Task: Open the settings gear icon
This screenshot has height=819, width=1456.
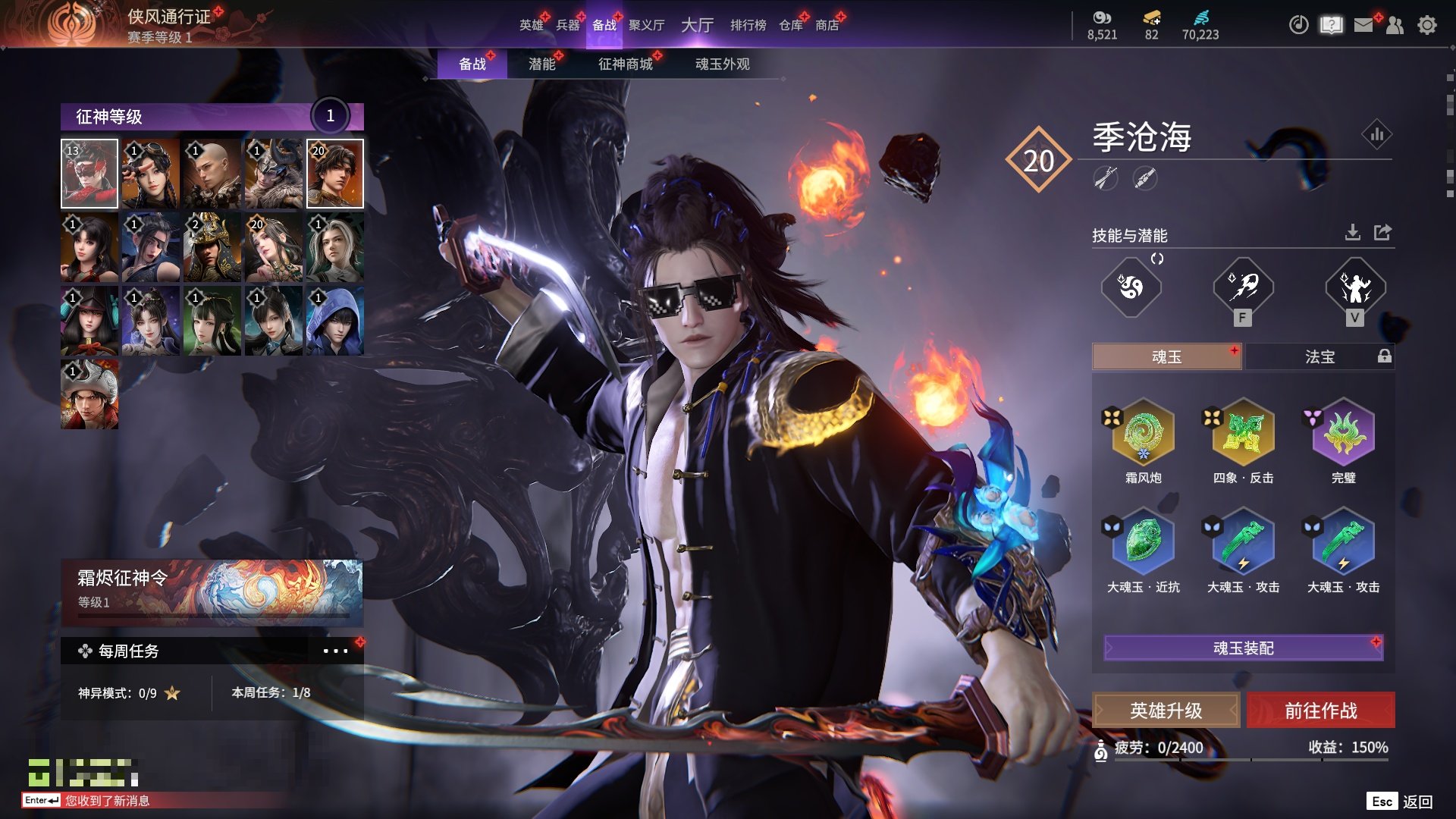Action: coord(1426,25)
